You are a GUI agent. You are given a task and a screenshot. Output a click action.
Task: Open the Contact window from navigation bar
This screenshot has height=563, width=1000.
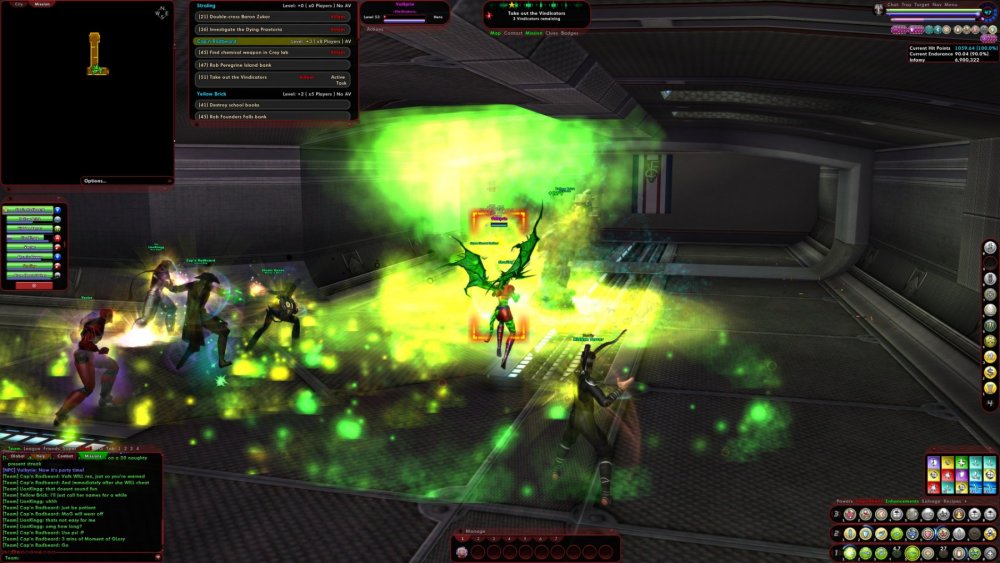point(514,33)
